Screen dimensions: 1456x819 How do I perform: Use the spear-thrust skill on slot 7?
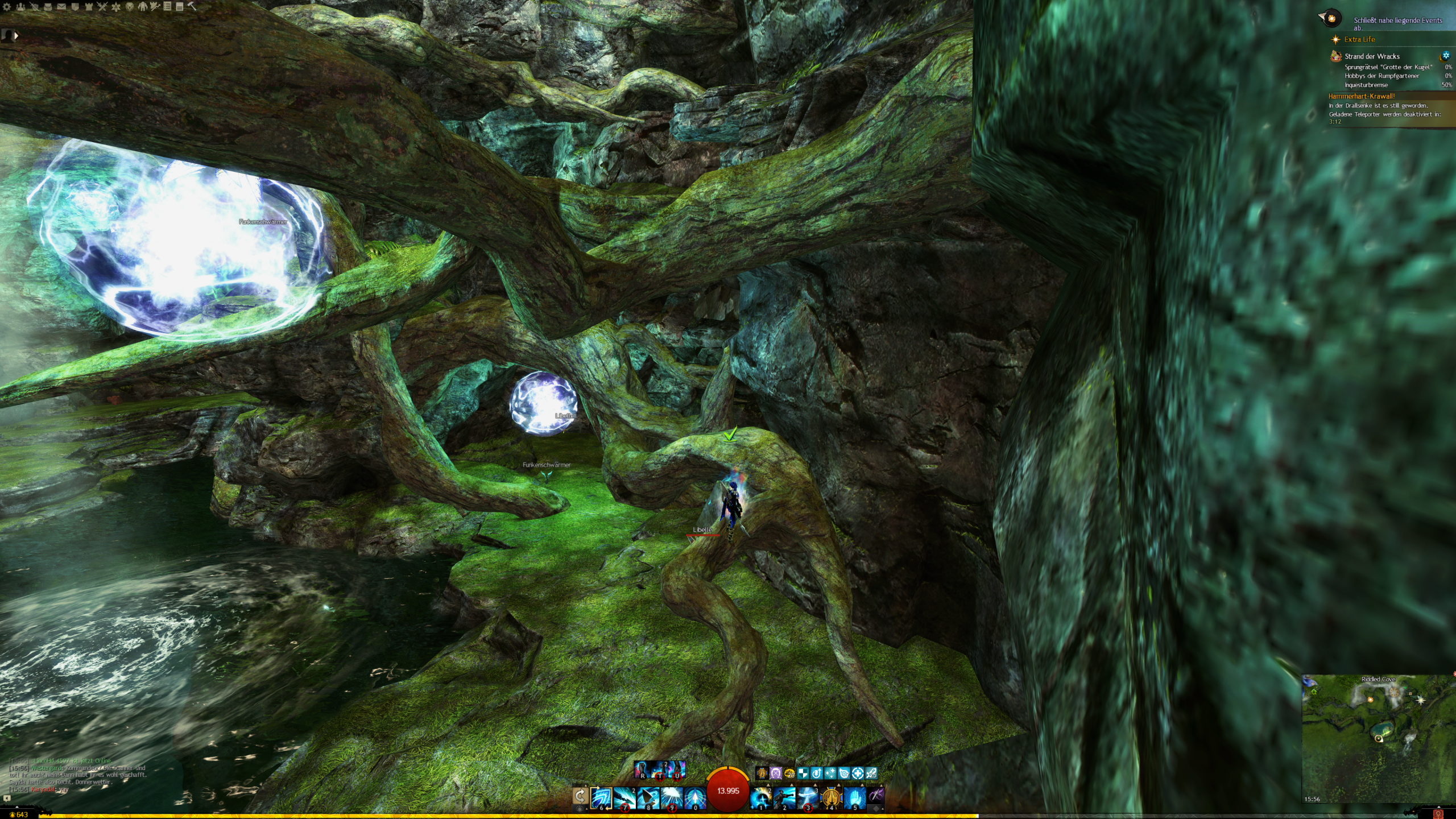(624, 797)
